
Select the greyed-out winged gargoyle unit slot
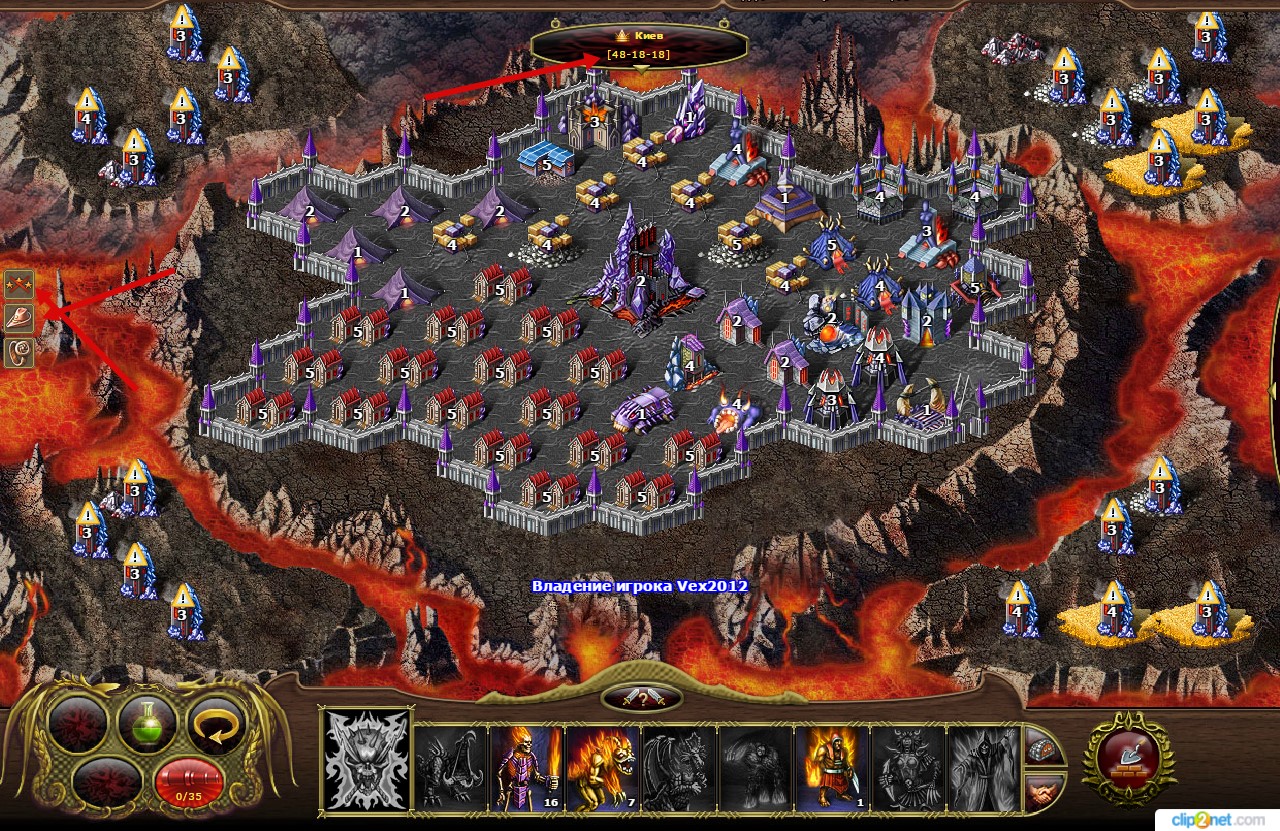[678, 767]
